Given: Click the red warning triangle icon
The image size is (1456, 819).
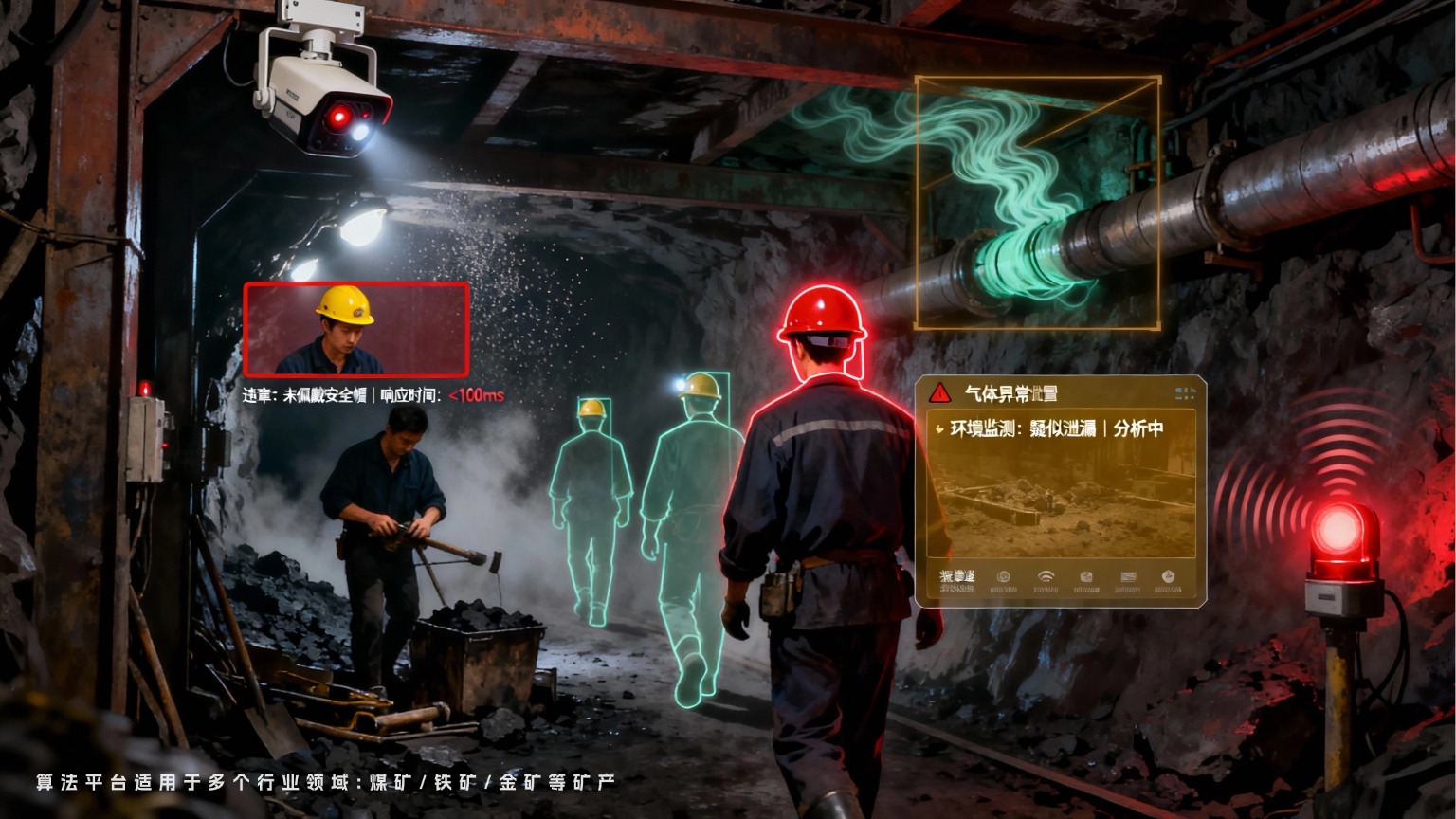Looking at the screenshot, I should coord(939,392).
